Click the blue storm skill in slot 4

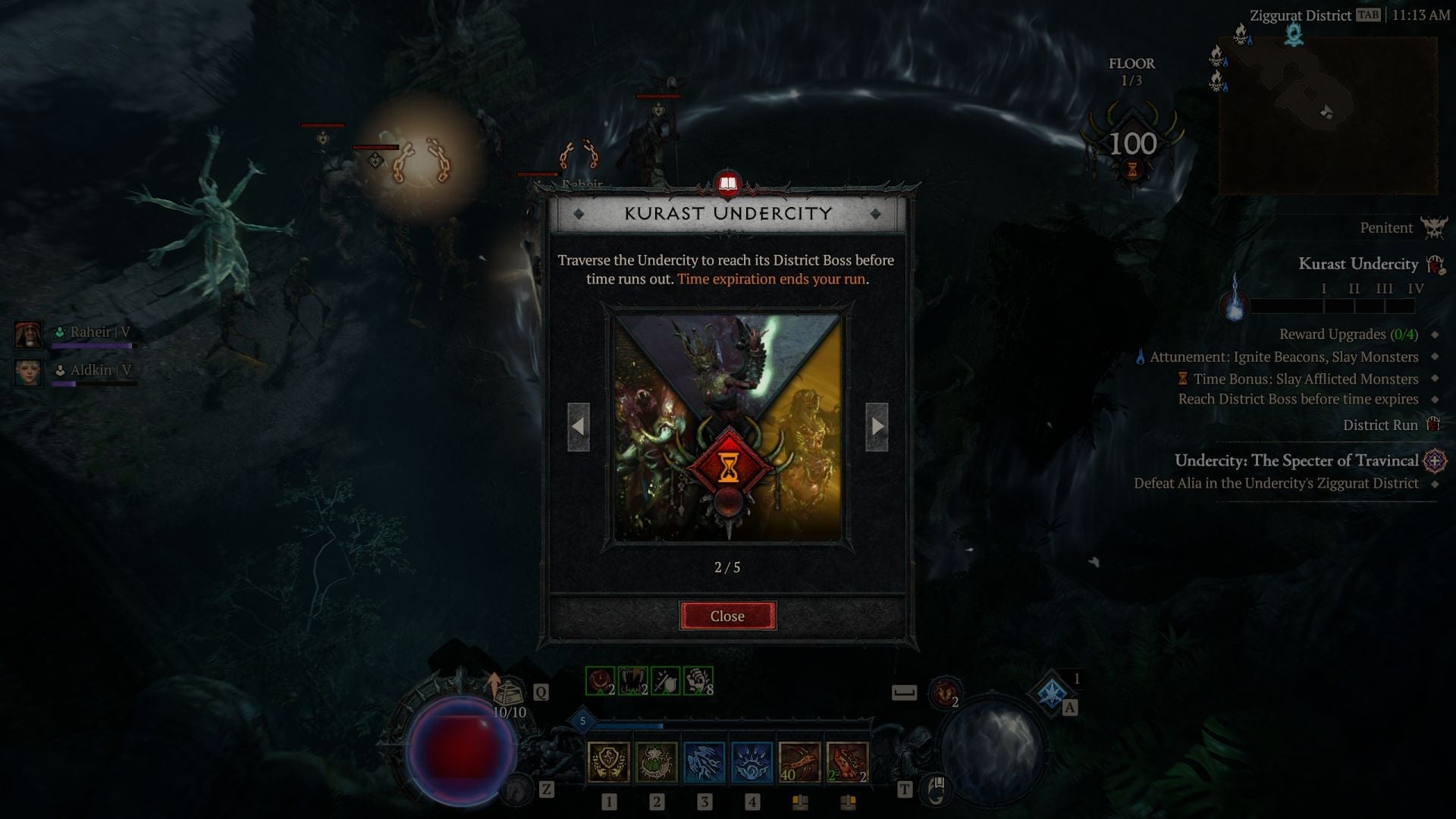754,763
